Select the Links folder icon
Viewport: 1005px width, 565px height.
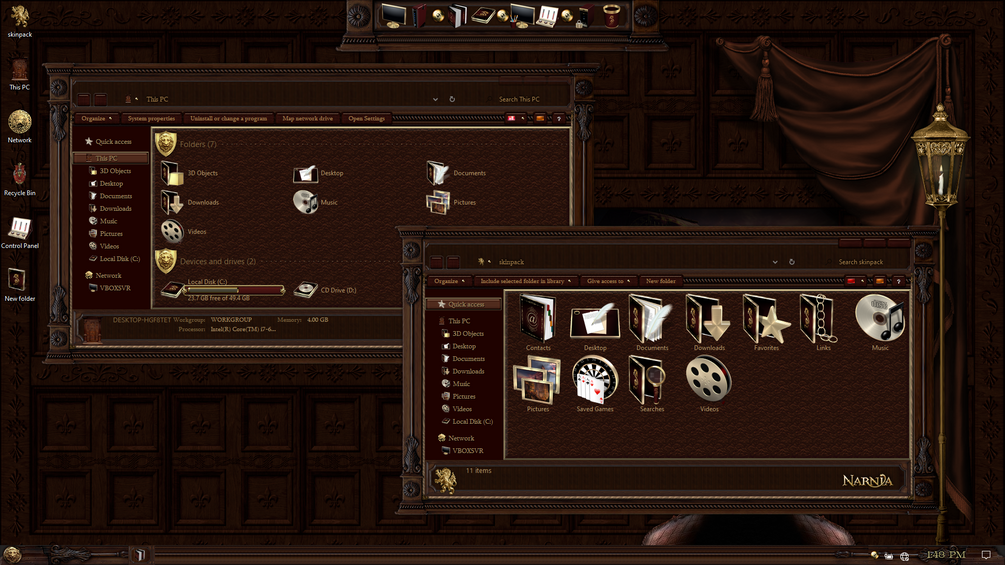click(823, 321)
